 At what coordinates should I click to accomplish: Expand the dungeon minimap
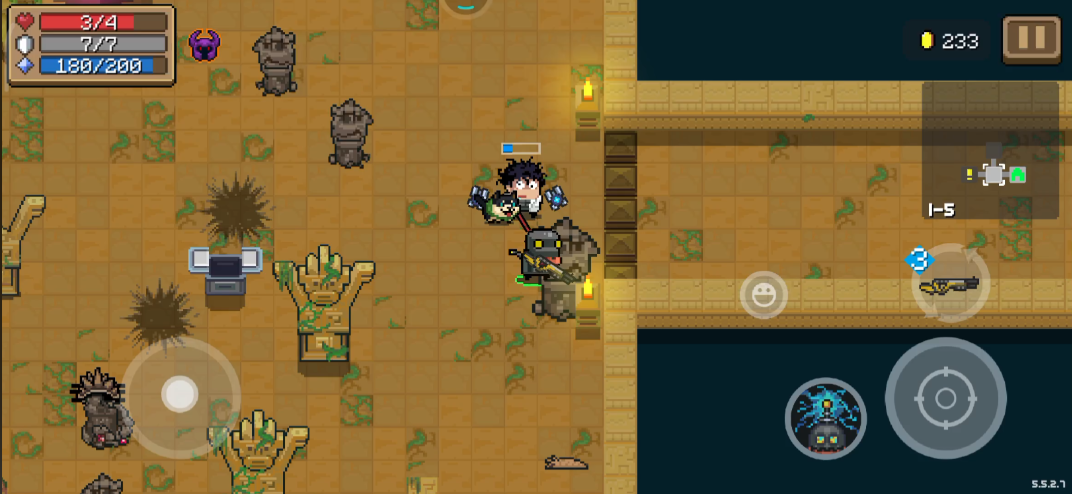tap(990, 150)
